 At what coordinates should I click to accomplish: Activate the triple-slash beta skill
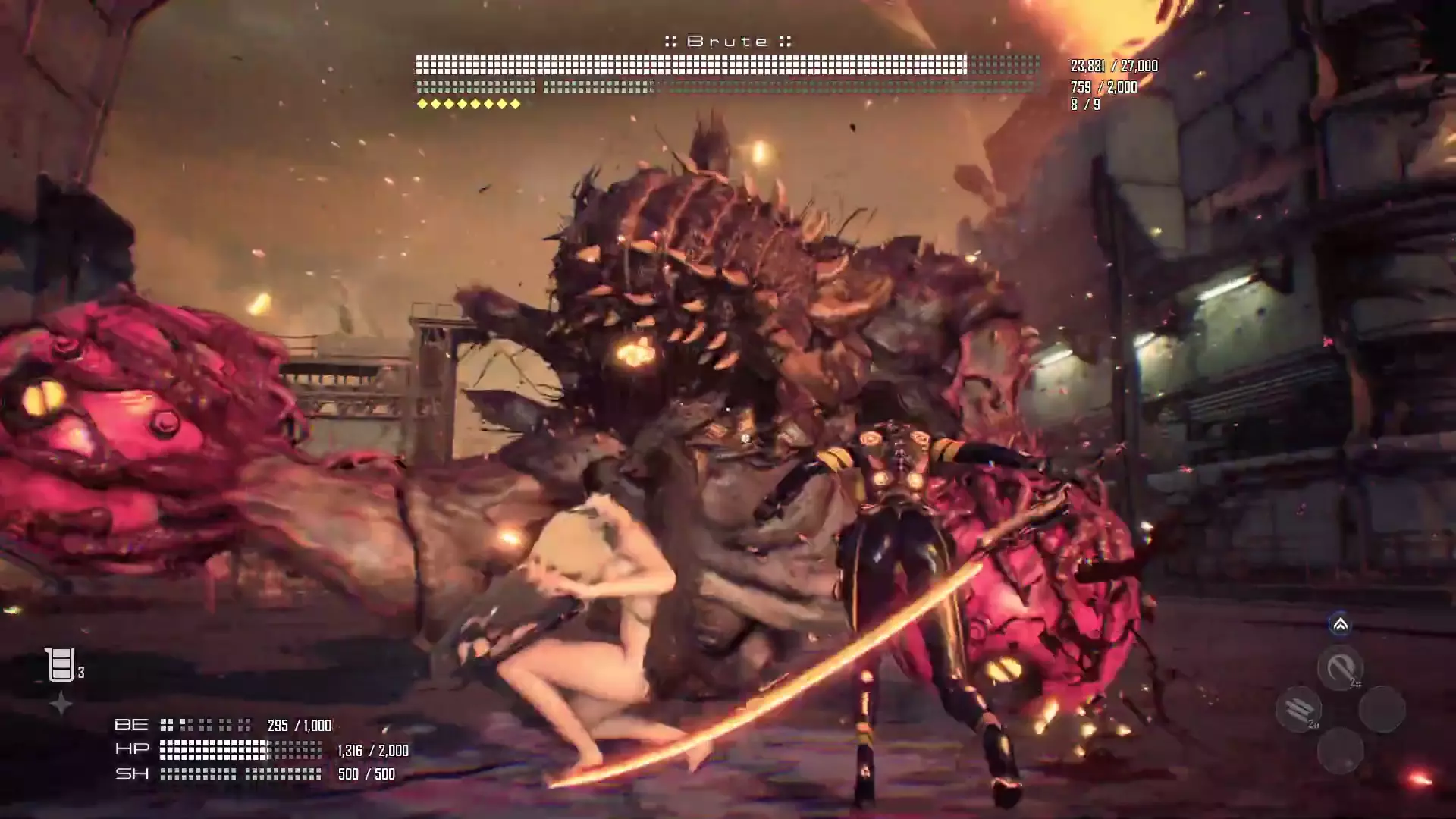click(1299, 710)
